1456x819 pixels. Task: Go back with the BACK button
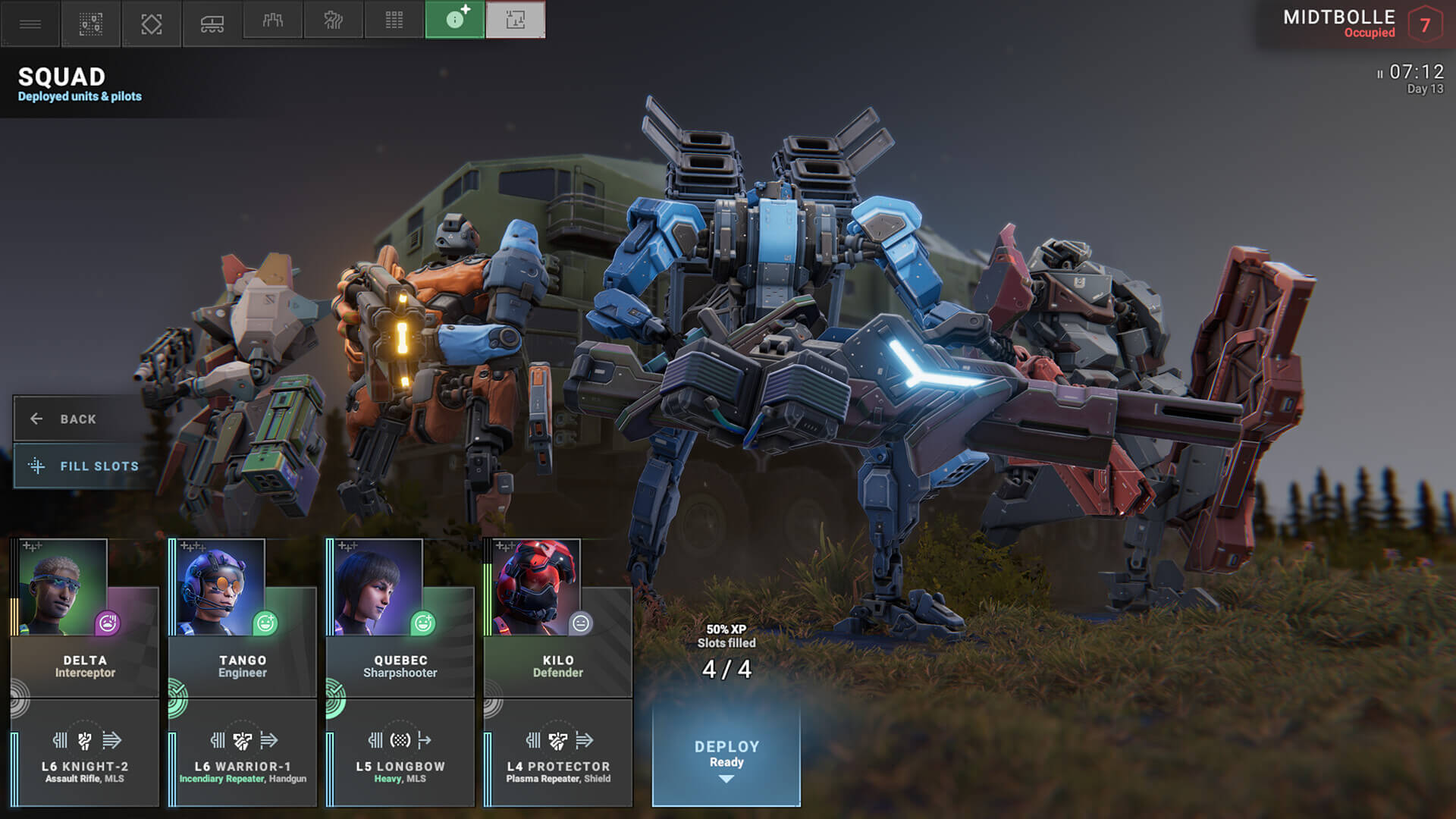tap(77, 419)
